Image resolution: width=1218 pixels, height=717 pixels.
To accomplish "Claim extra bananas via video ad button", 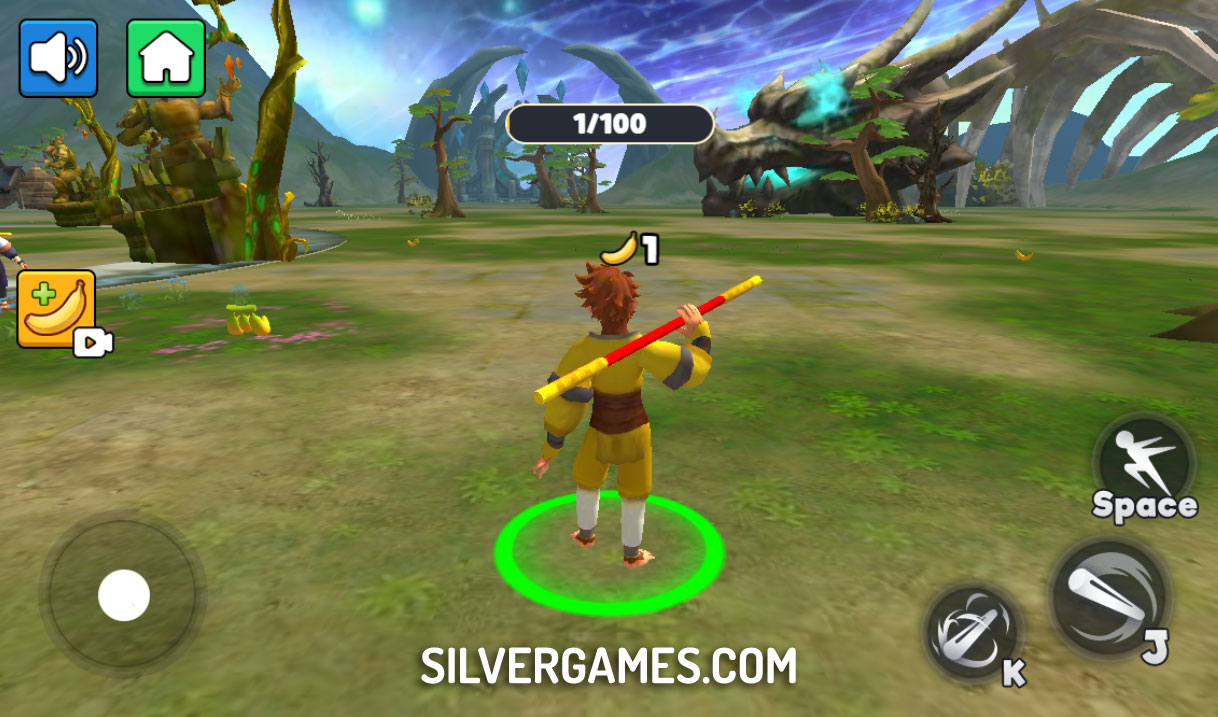I will 57,309.
